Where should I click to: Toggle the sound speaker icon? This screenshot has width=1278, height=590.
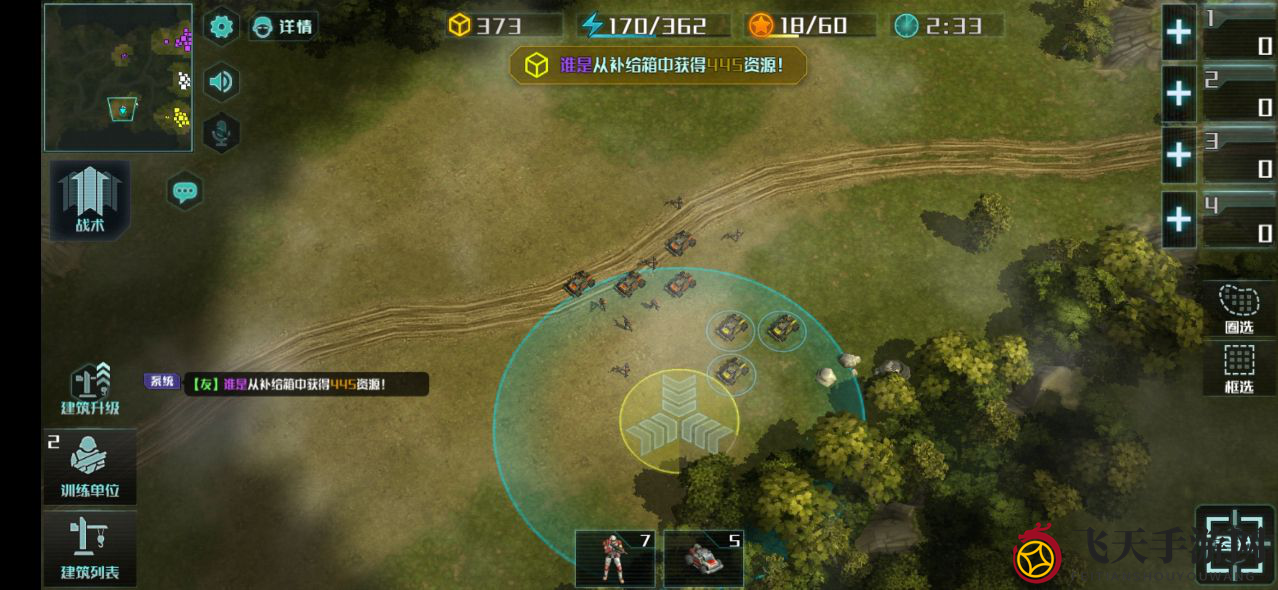(221, 81)
